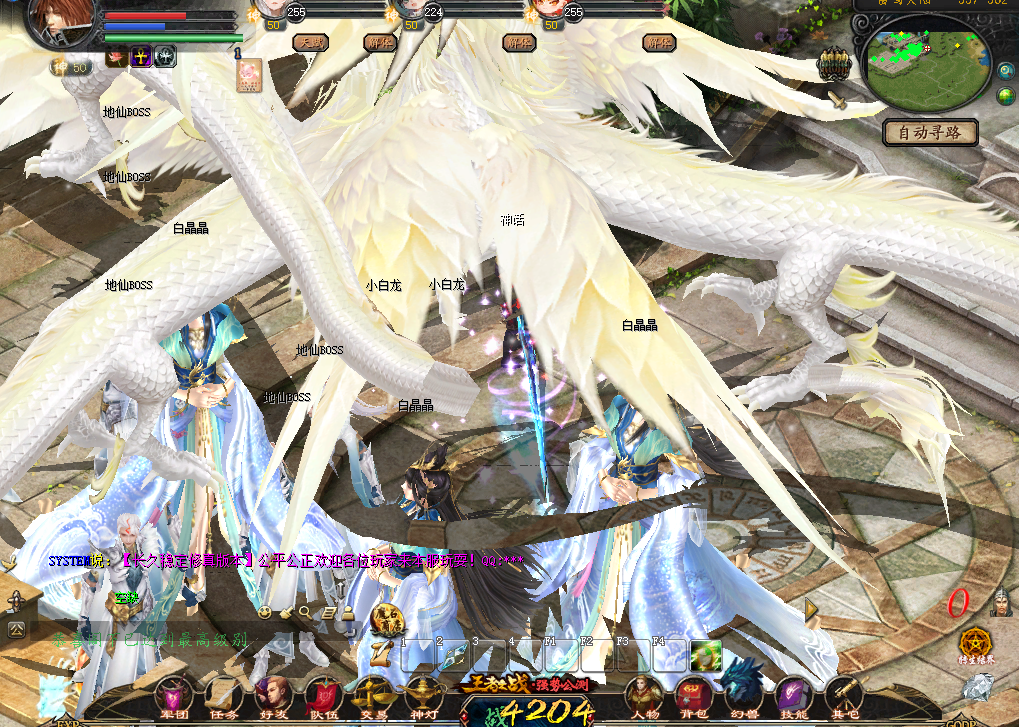Open the 技能 skills menu
The height and width of the screenshot is (727, 1019).
(x=793, y=696)
